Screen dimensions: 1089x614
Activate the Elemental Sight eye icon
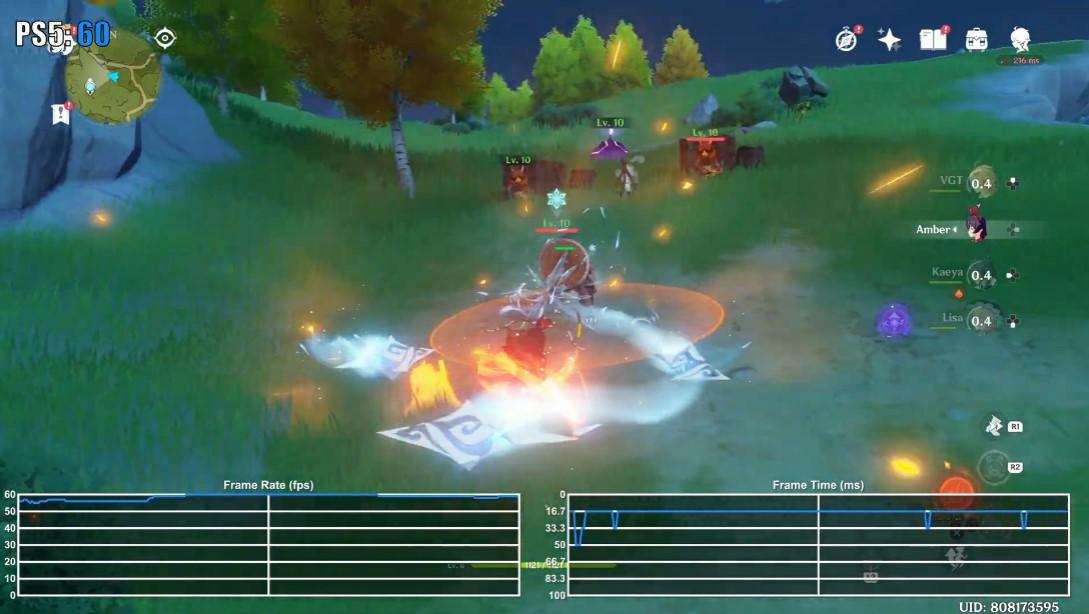point(165,38)
